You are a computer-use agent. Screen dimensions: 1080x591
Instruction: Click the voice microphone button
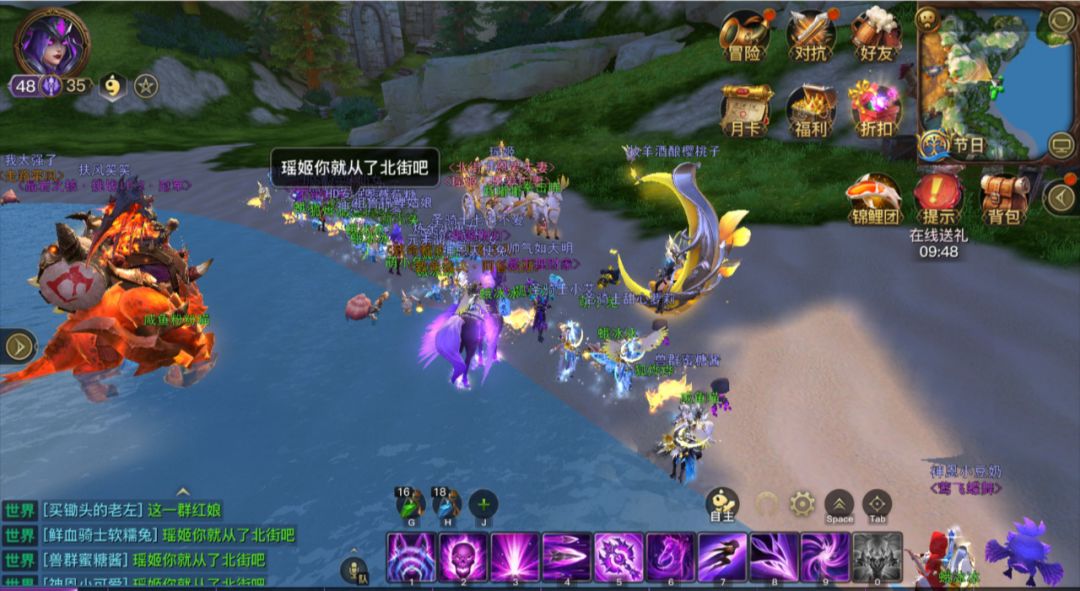tap(354, 570)
